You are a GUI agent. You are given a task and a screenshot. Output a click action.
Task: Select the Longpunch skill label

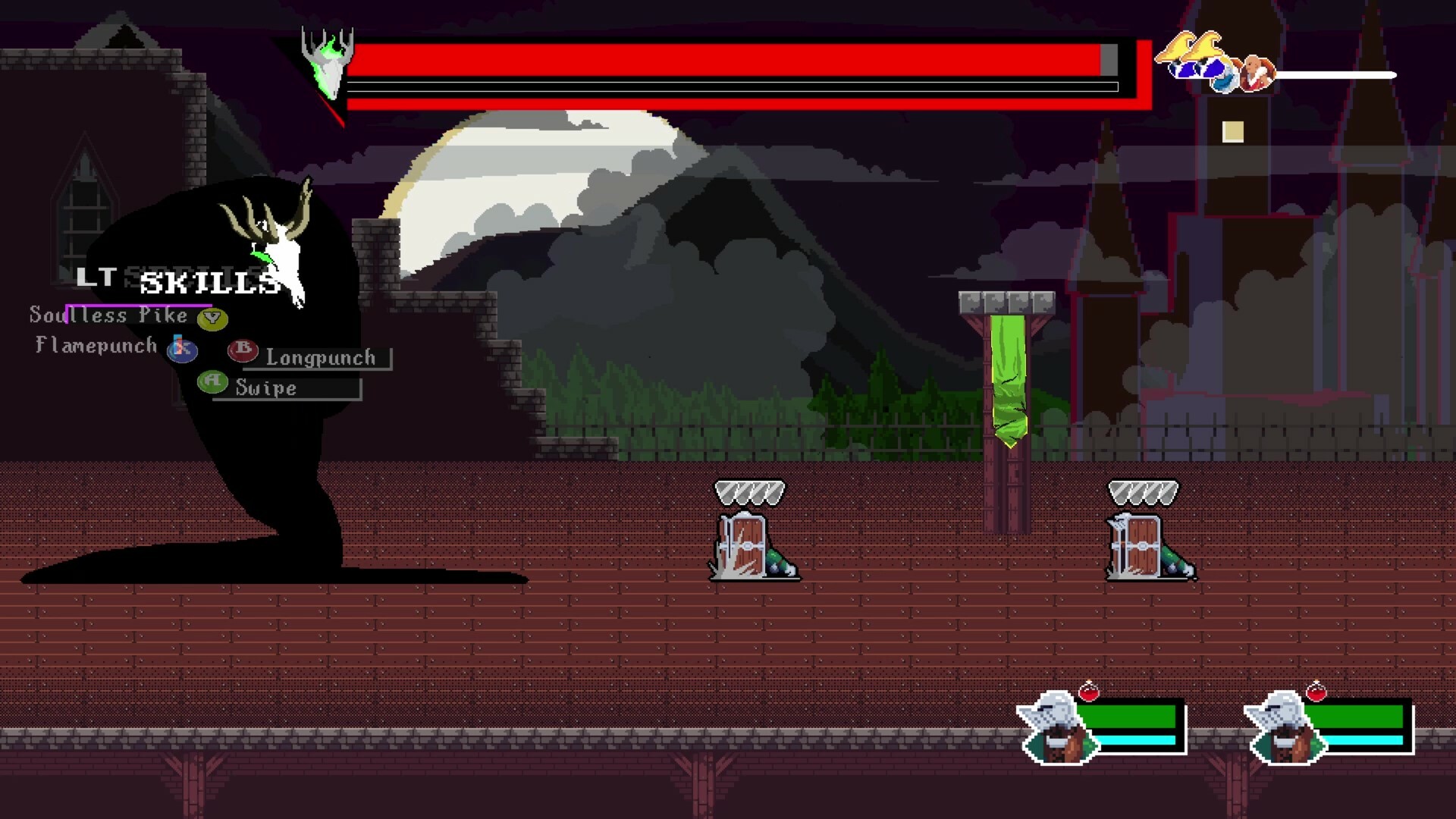click(x=320, y=356)
